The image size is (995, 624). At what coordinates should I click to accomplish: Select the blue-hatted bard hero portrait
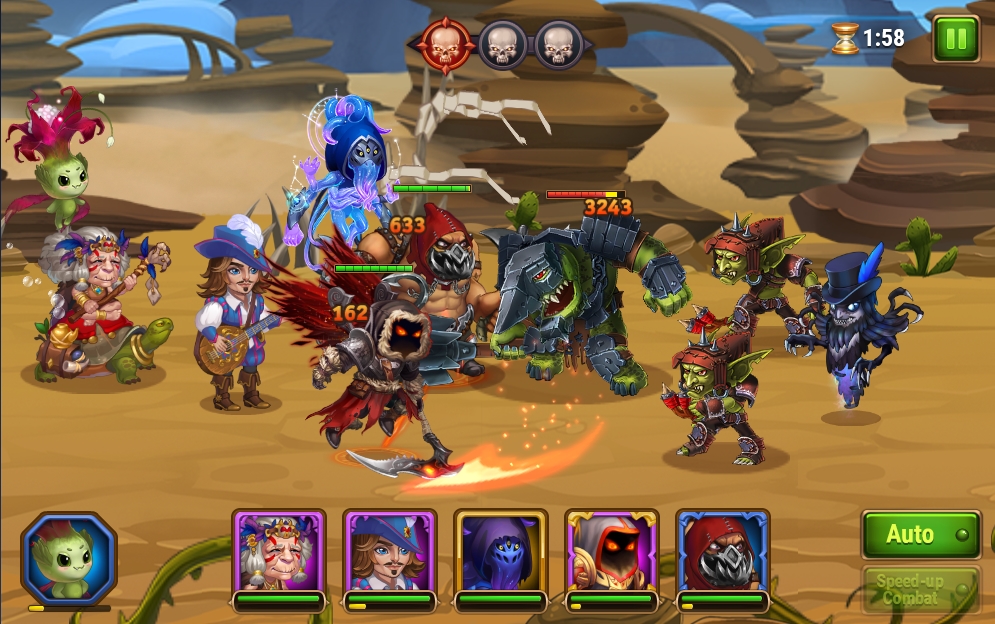[390, 552]
